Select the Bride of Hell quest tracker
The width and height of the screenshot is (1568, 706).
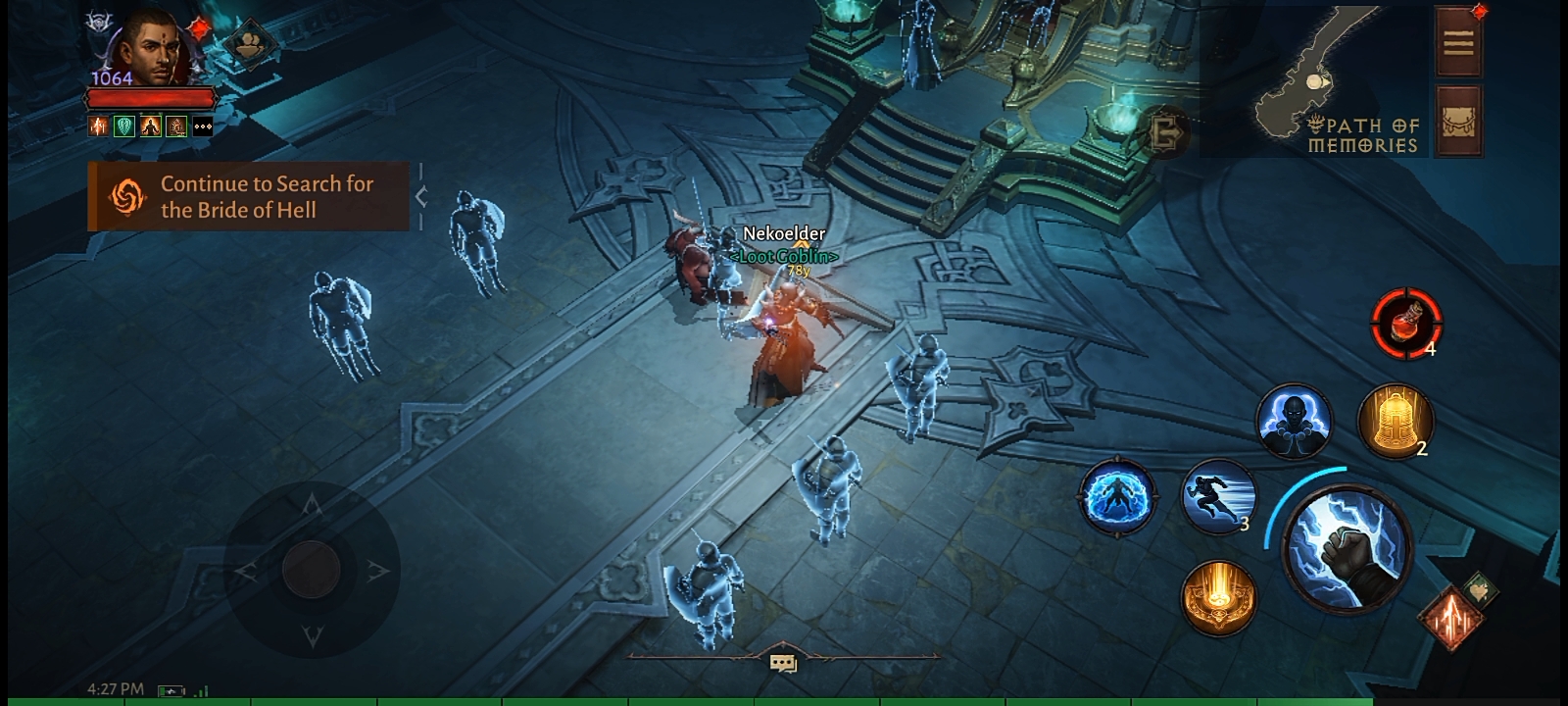click(248, 196)
